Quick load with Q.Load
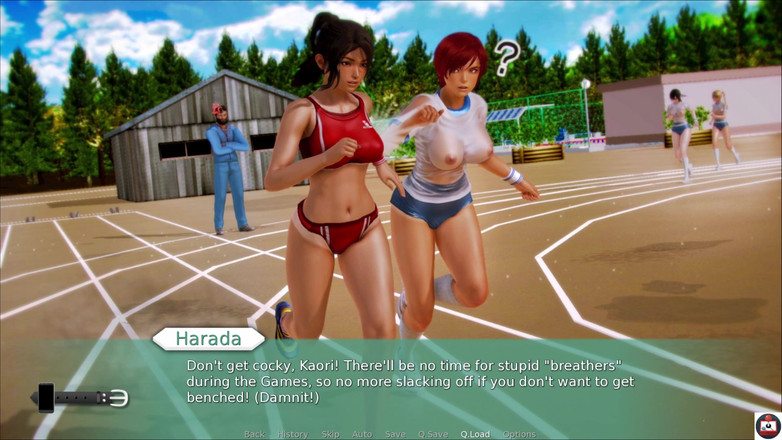The image size is (782, 440). (x=475, y=434)
